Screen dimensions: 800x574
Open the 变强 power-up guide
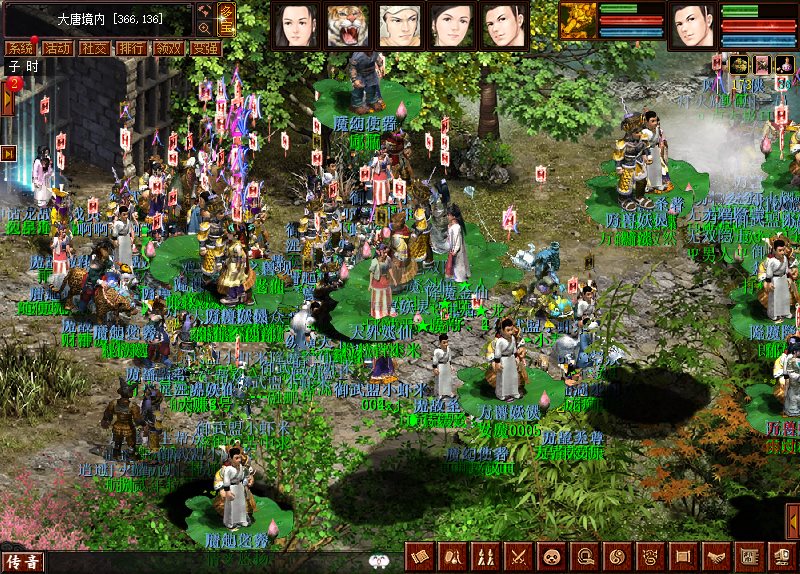click(x=204, y=48)
